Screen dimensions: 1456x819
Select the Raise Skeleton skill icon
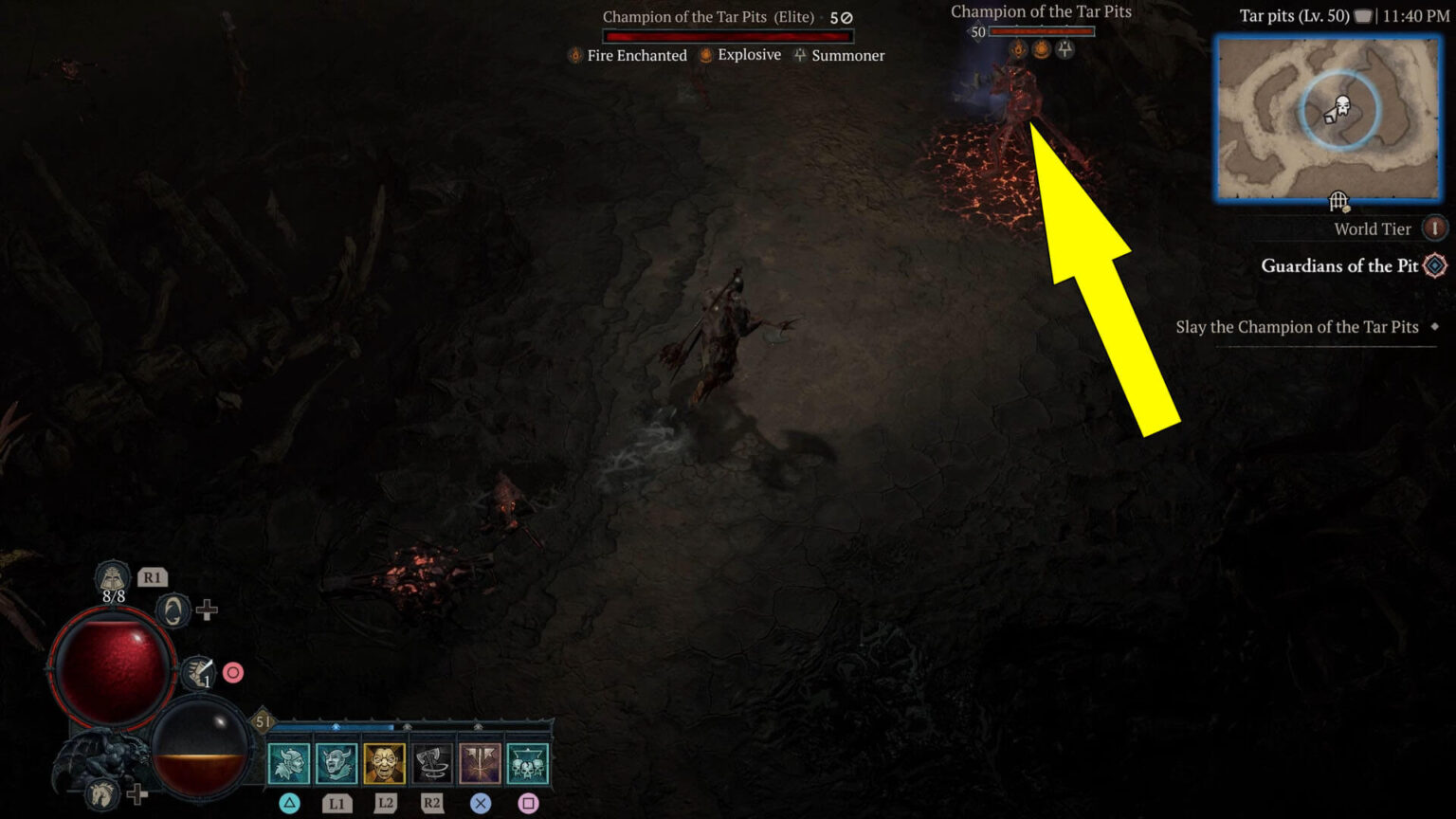290,761
